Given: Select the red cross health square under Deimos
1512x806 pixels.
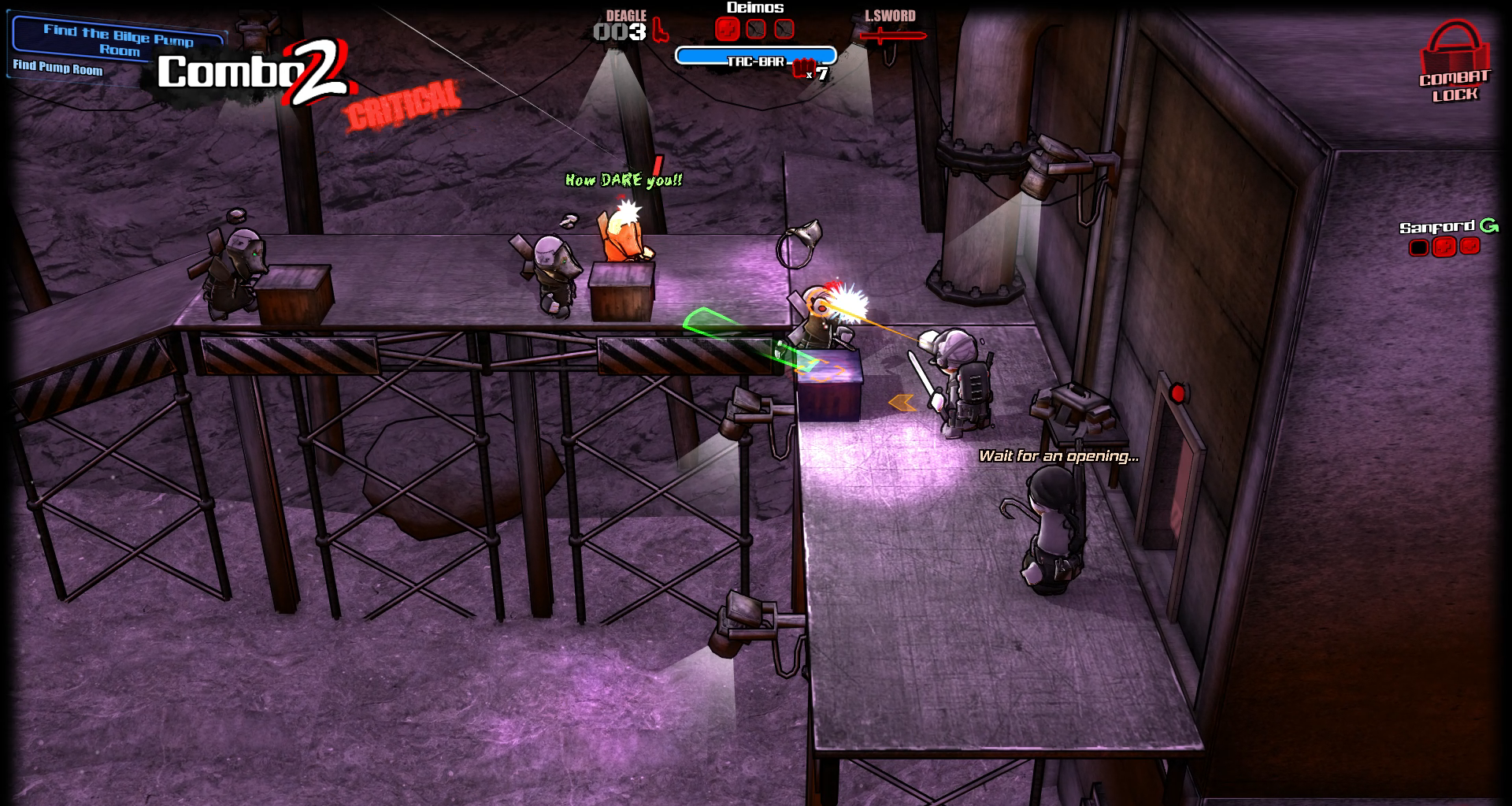Looking at the screenshot, I should click(726, 29).
